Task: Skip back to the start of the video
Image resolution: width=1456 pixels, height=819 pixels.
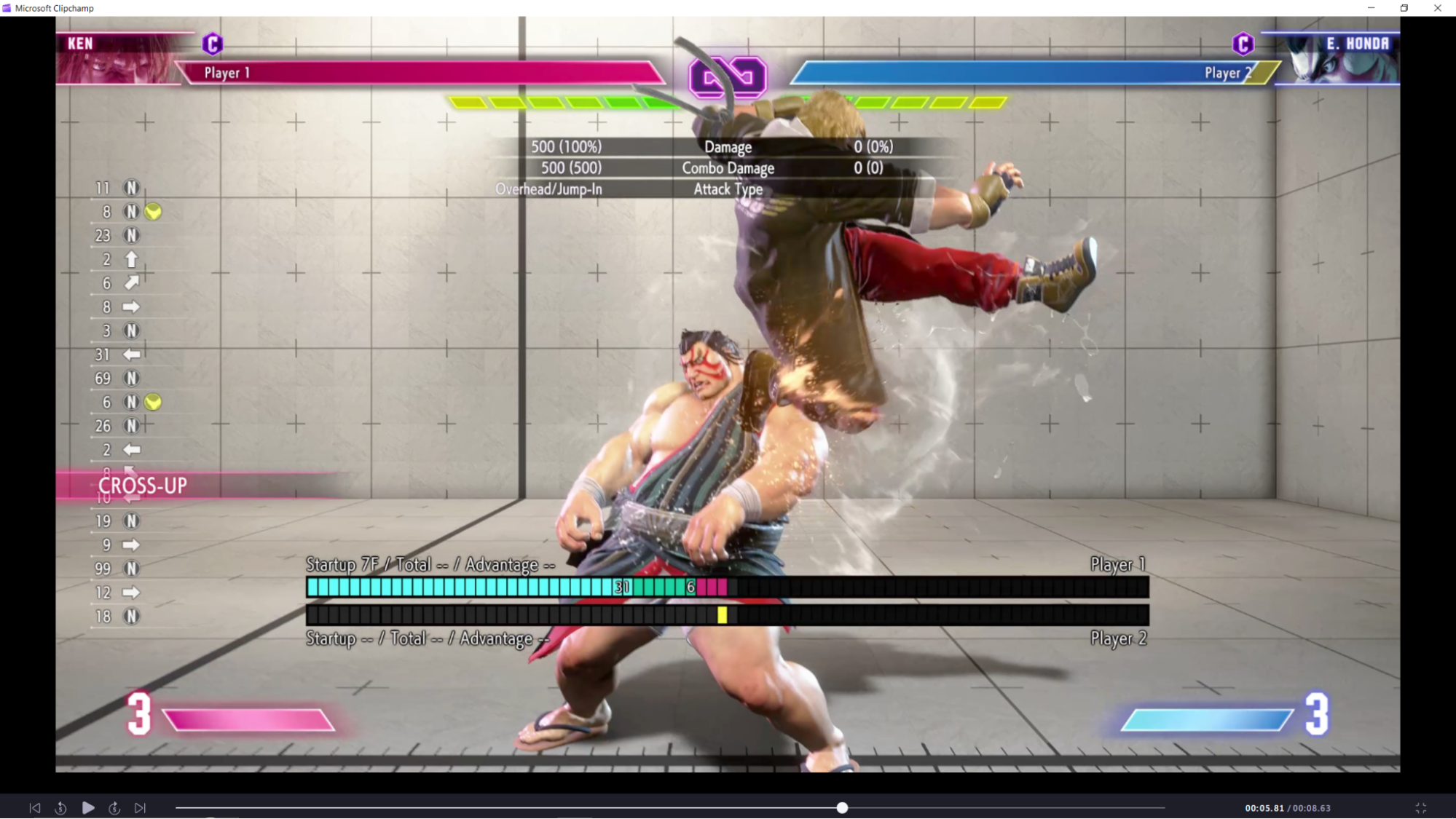Action: (x=34, y=807)
